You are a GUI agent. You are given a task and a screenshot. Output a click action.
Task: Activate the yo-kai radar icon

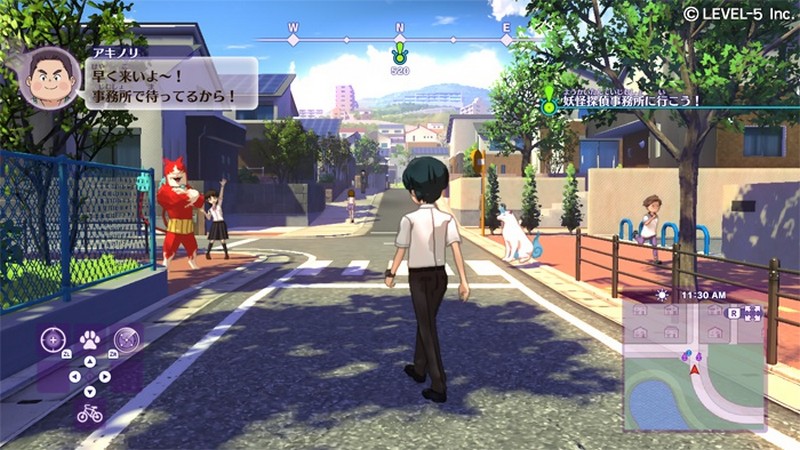[125, 339]
